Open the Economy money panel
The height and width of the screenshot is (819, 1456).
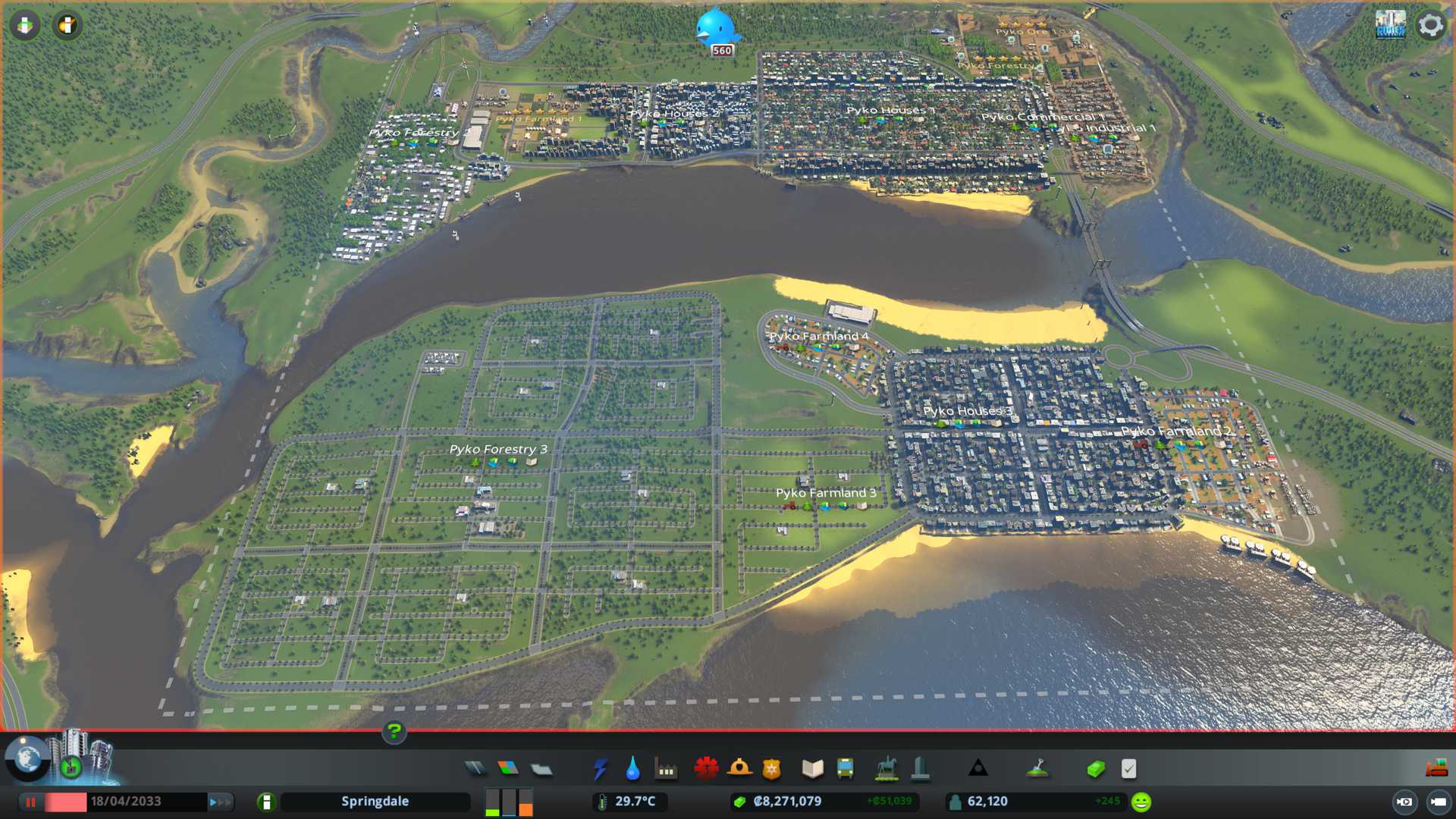point(1095,769)
